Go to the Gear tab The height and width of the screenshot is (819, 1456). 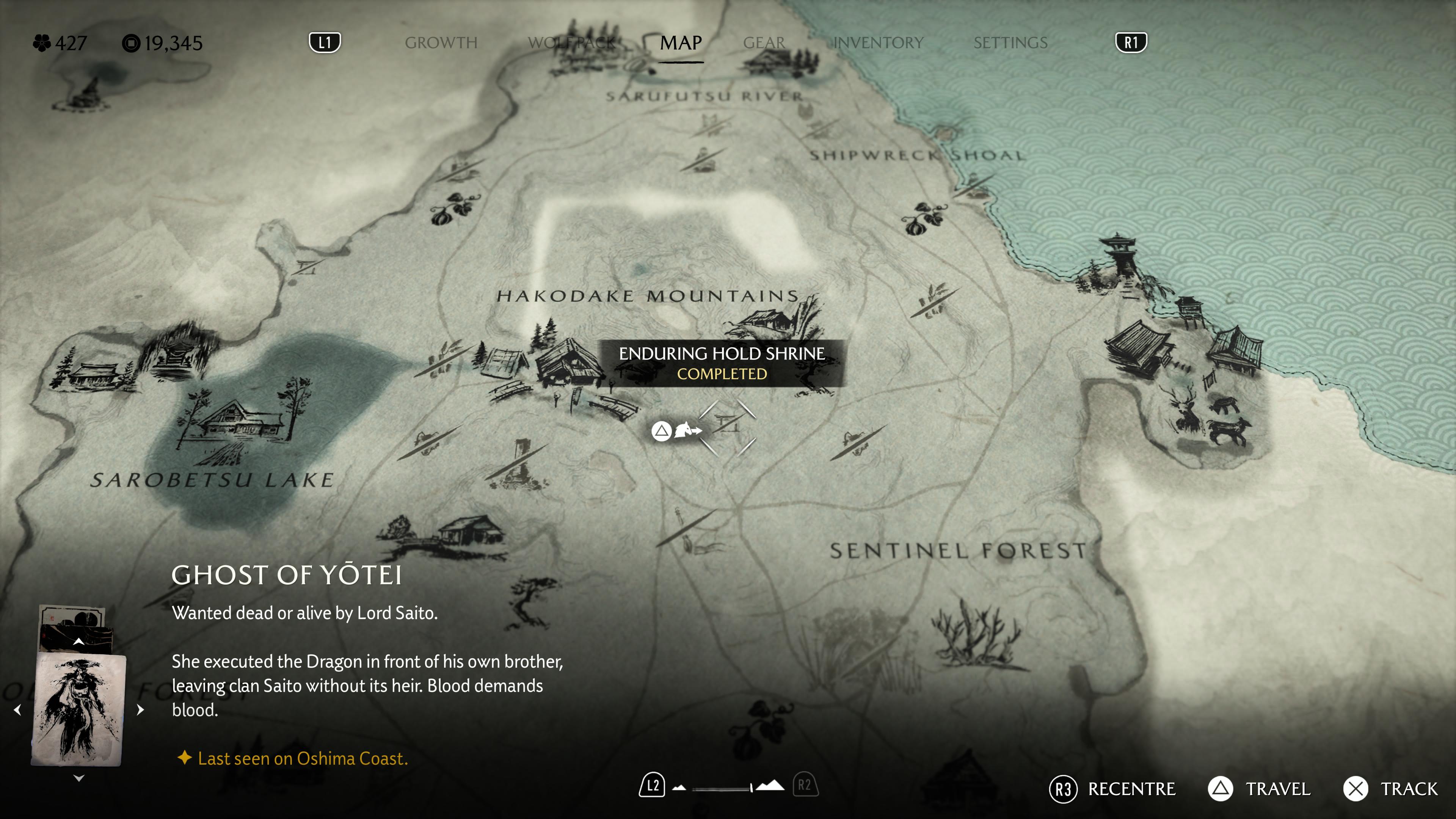tap(764, 43)
